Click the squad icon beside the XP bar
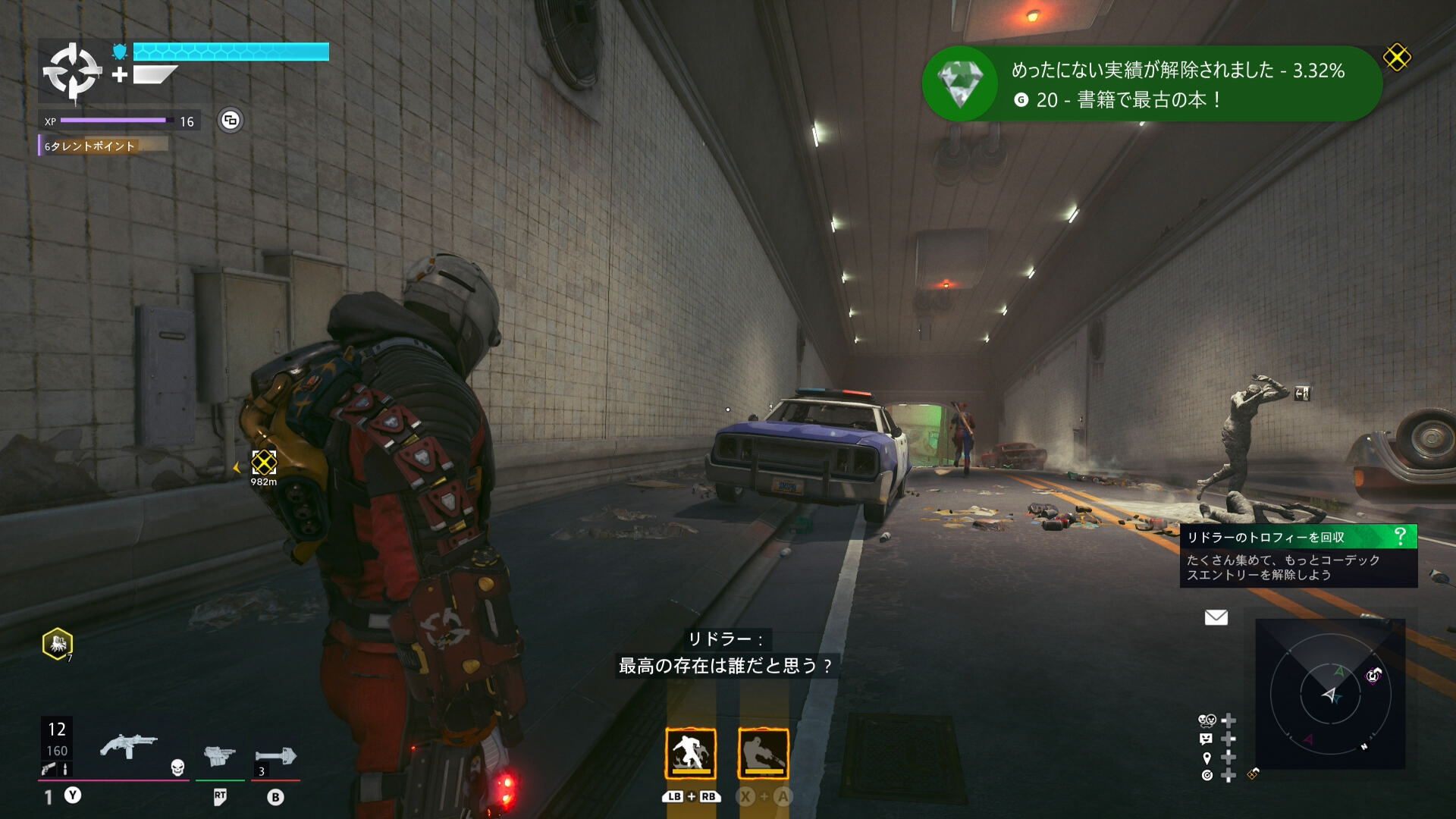Image resolution: width=1456 pixels, height=819 pixels. pos(231,121)
